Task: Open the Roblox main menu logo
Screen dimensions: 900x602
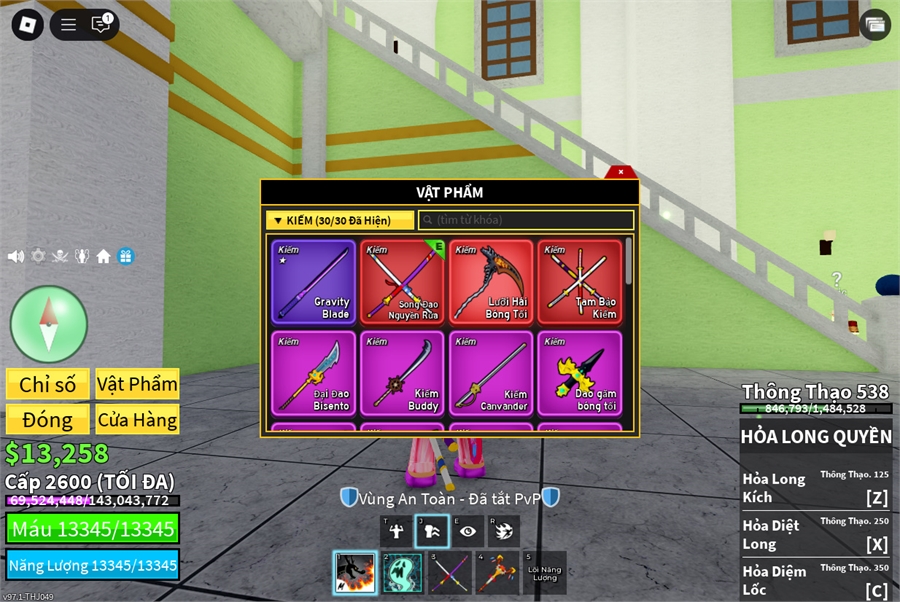Action: [27, 25]
